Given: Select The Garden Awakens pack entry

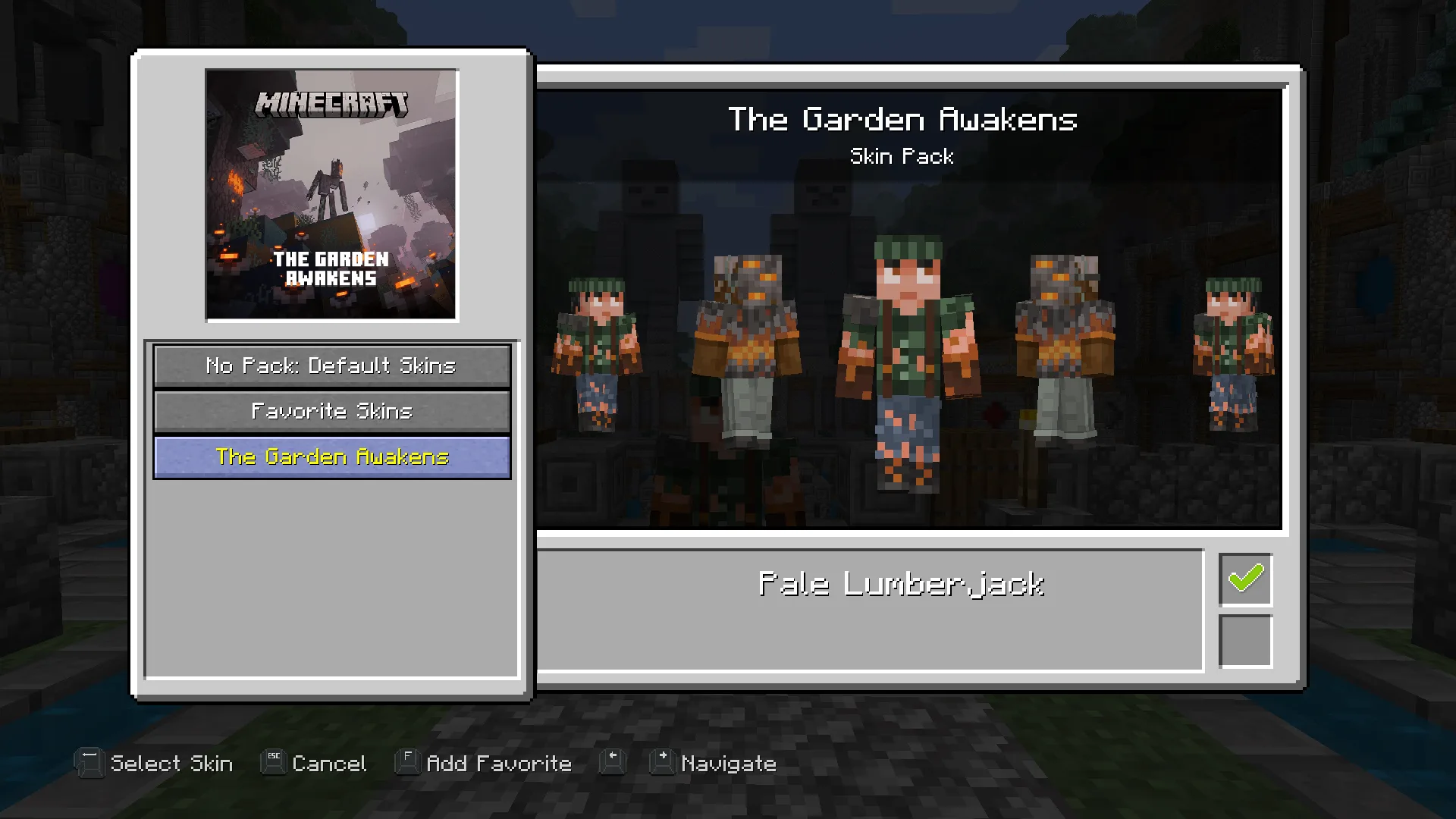Looking at the screenshot, I should point(331,457).
